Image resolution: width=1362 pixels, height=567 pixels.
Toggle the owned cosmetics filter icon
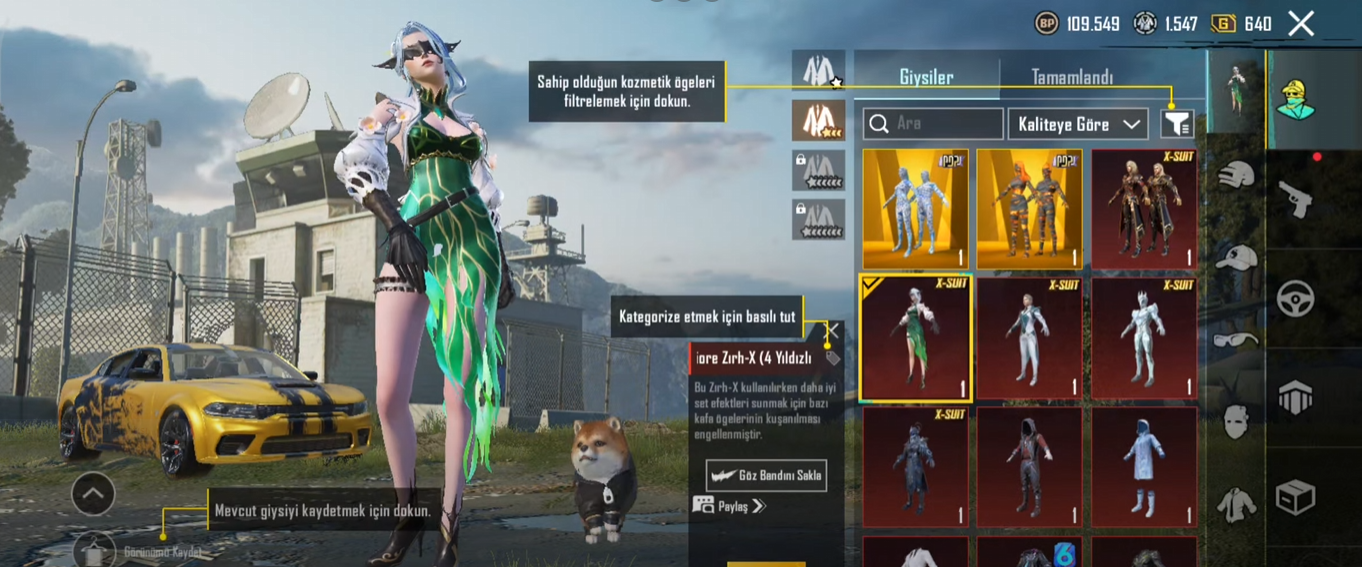(x=1177, y=124)
